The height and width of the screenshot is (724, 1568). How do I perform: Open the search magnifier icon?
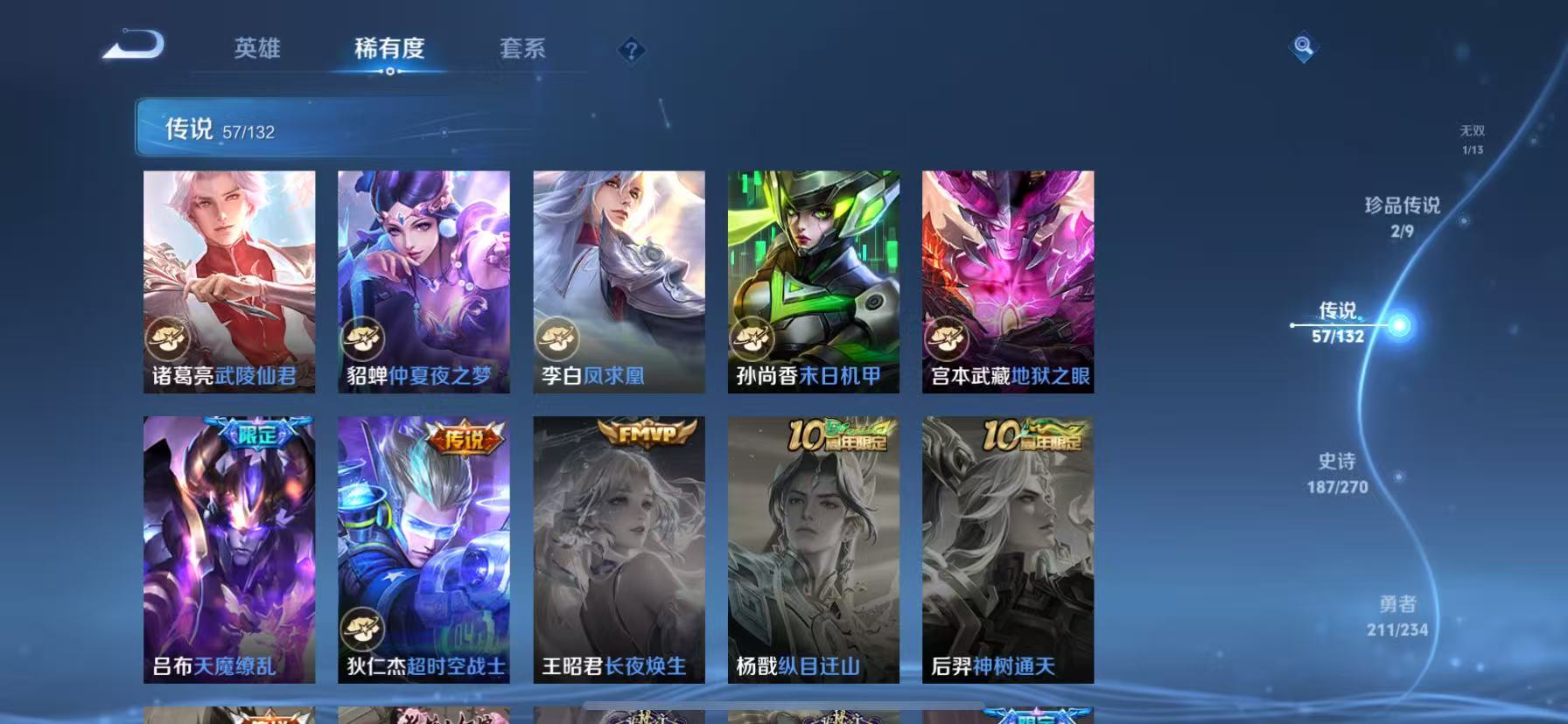point(1302,46)
